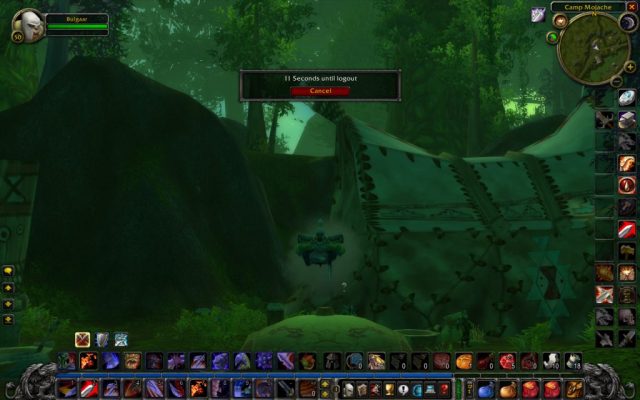Open the Camp Mojache minimap
Viewport: 640px width, 400px height.
pyautogui.click(x=593, y=48)
